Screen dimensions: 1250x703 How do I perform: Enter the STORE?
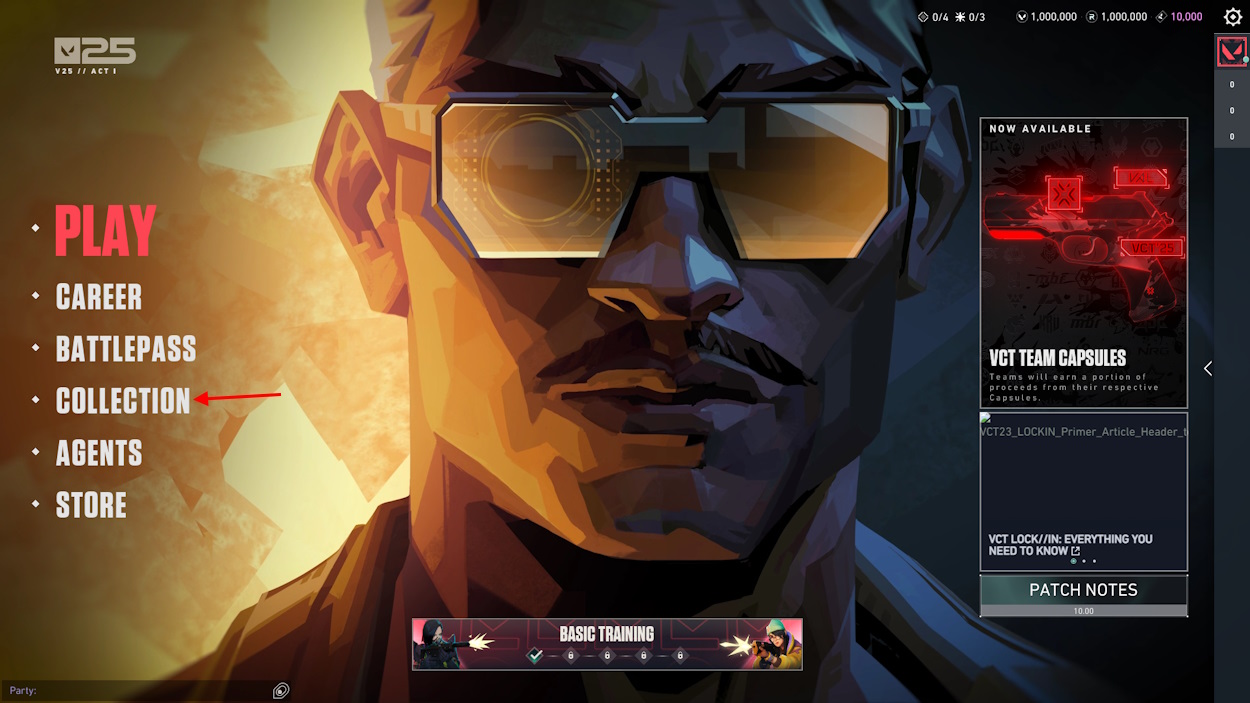91,505
